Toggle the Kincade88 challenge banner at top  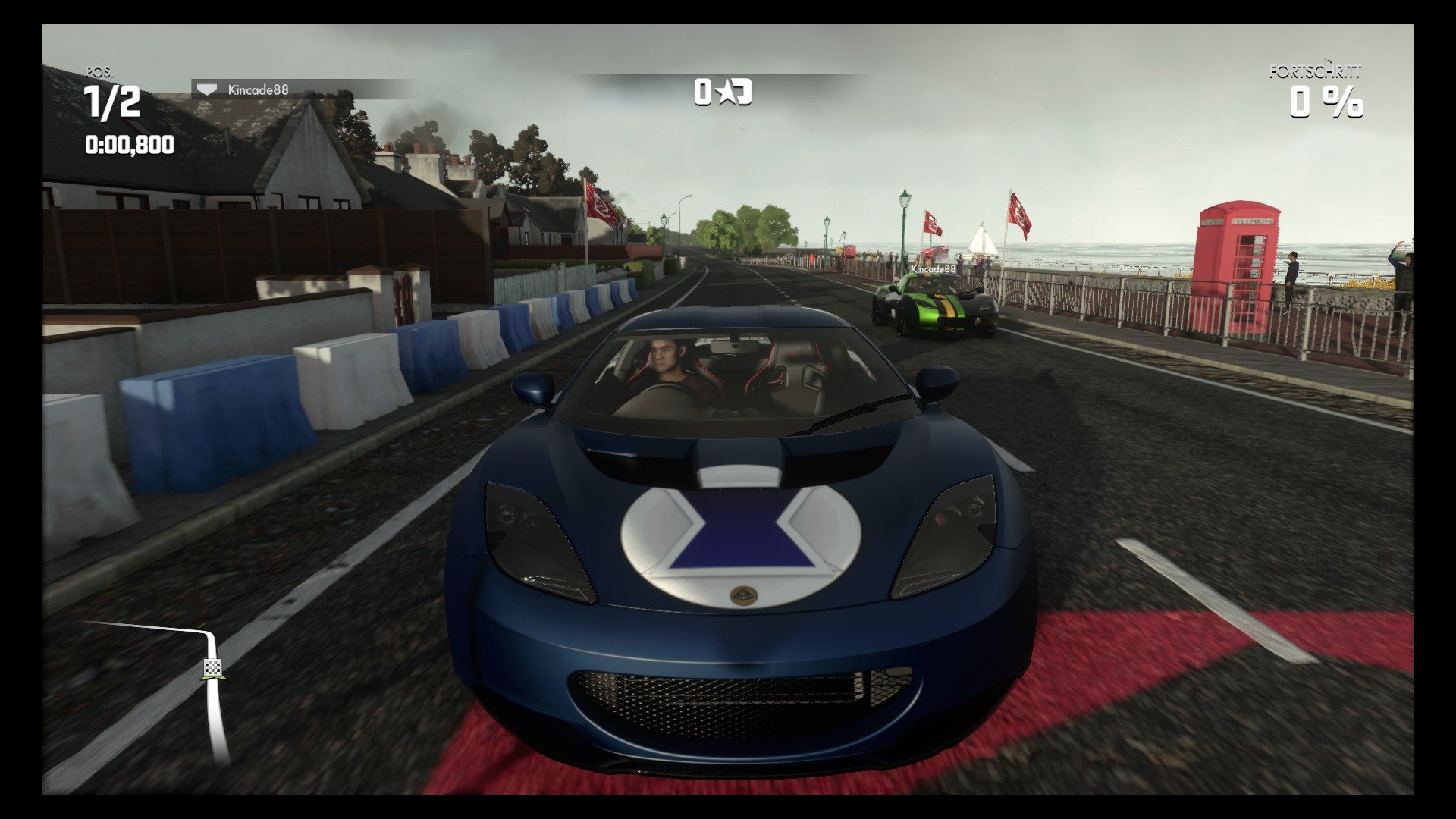point(258,88)
